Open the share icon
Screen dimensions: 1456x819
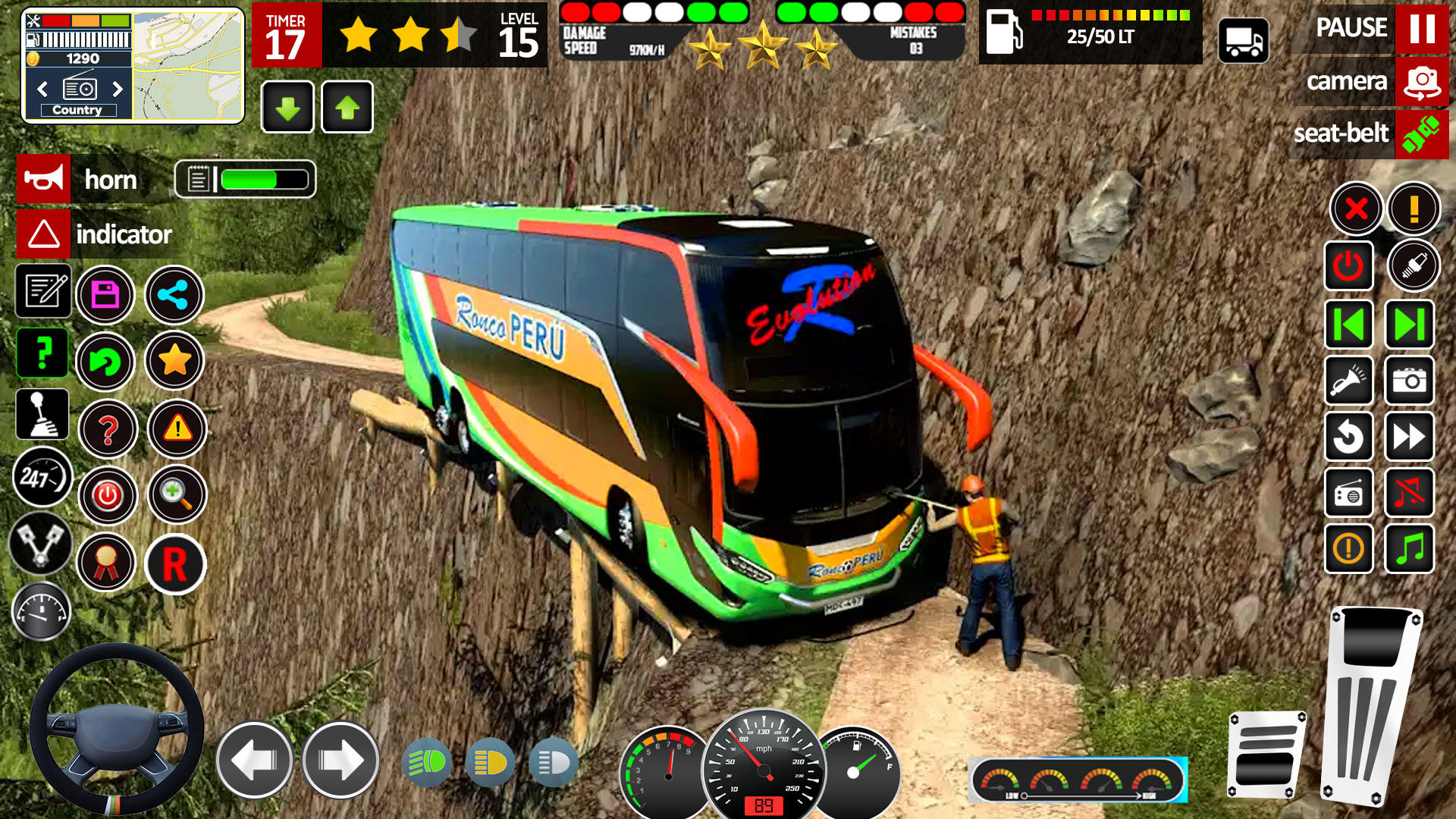point(174,295)
